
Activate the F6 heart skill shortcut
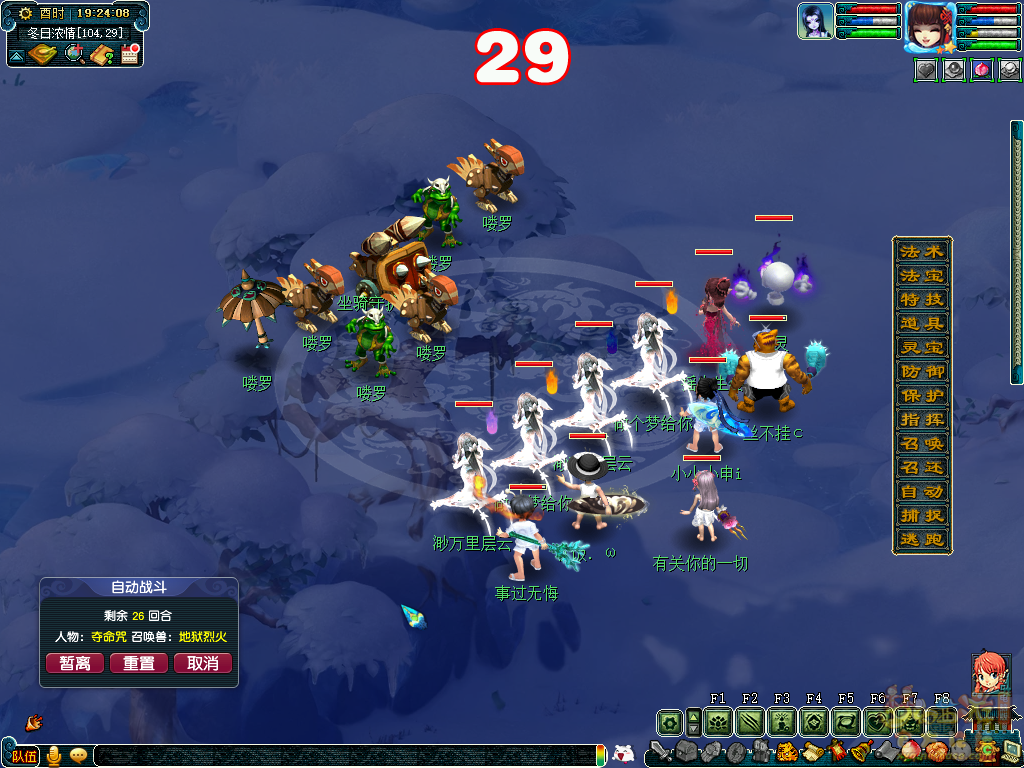coord(878,722)
